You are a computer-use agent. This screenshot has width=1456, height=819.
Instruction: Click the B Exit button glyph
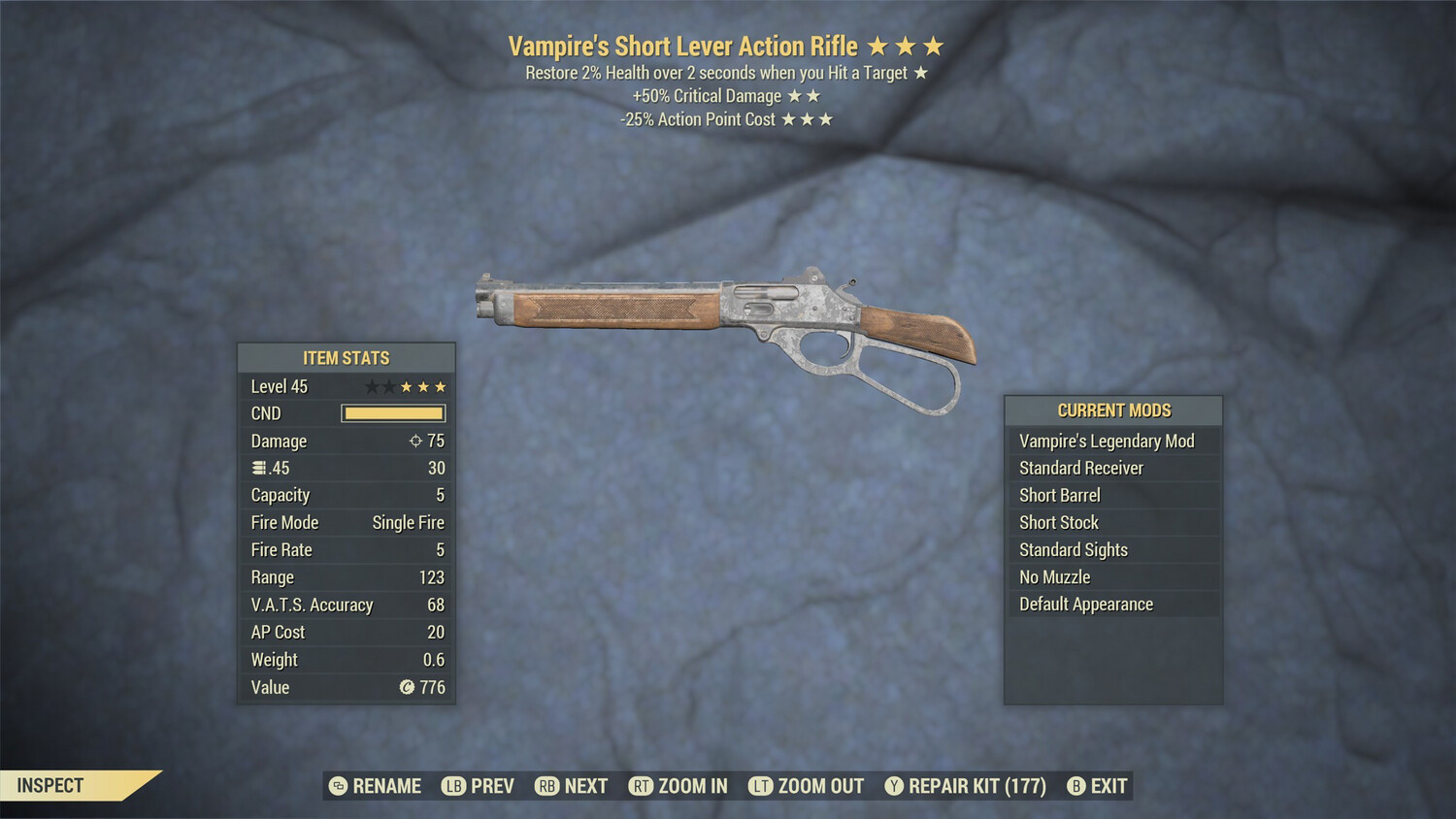(x=1075, y=786)
